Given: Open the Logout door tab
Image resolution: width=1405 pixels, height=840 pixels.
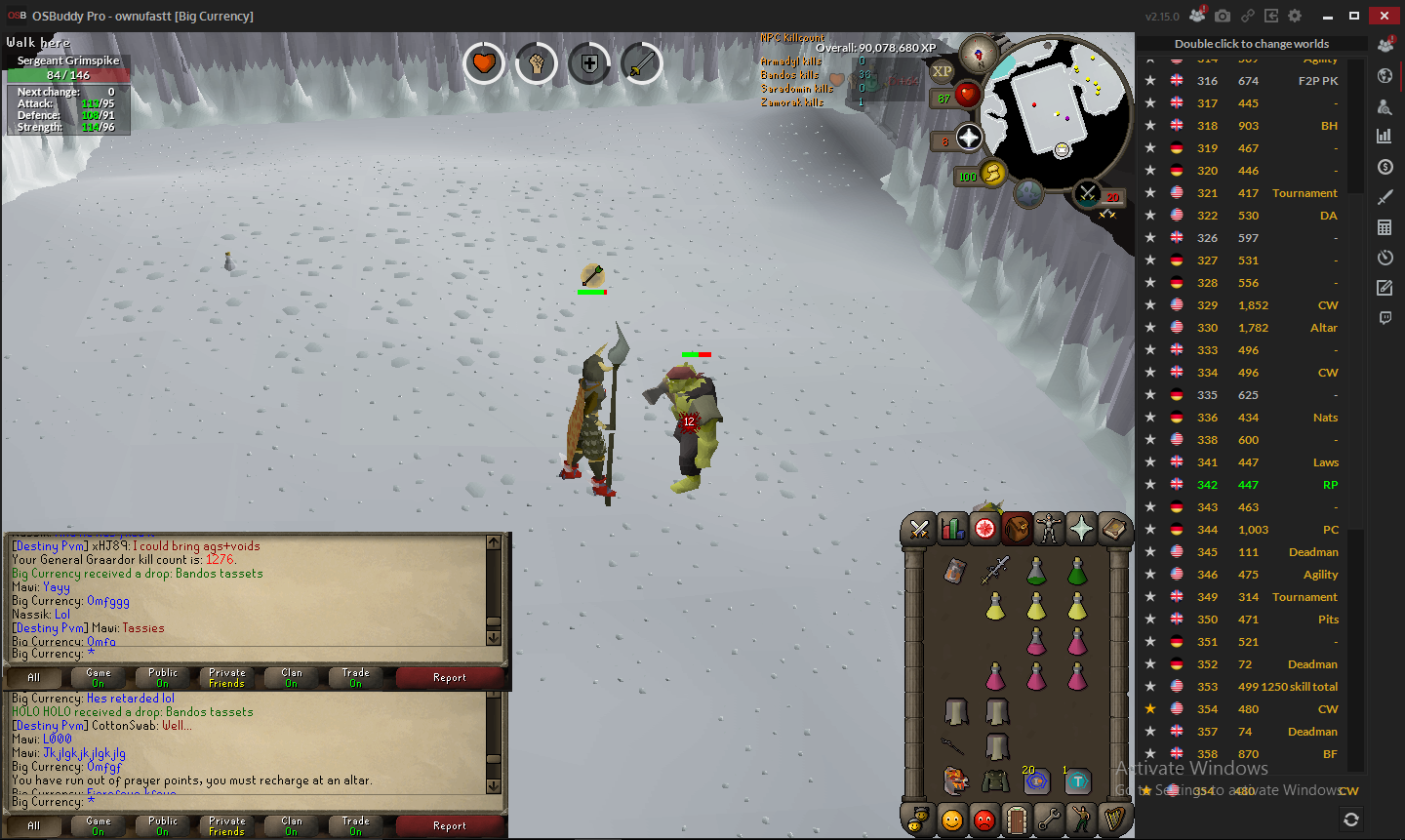Looking at the screenshot, I should 1017,820.
